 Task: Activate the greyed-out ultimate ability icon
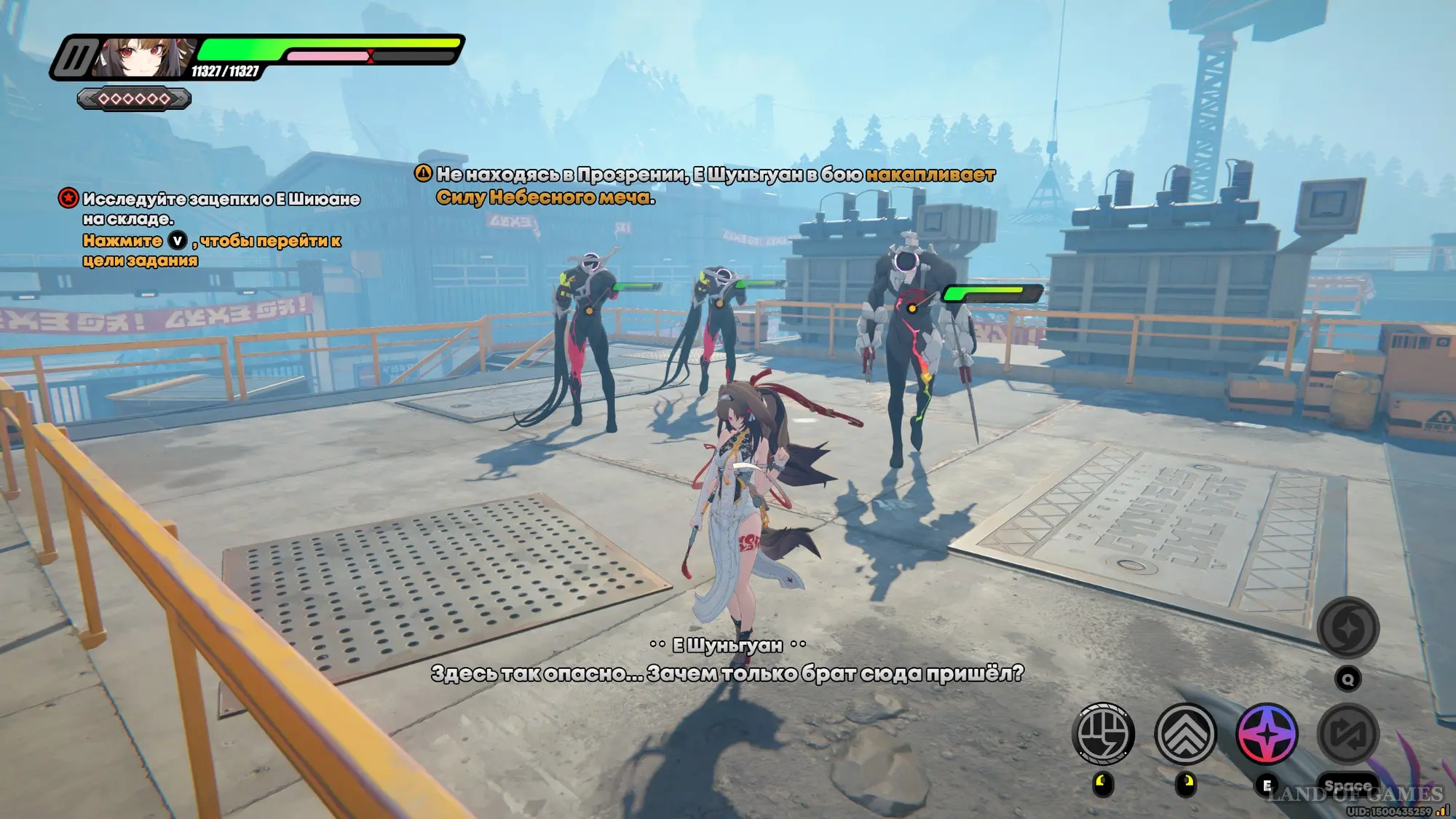(x=1348, y=628)
